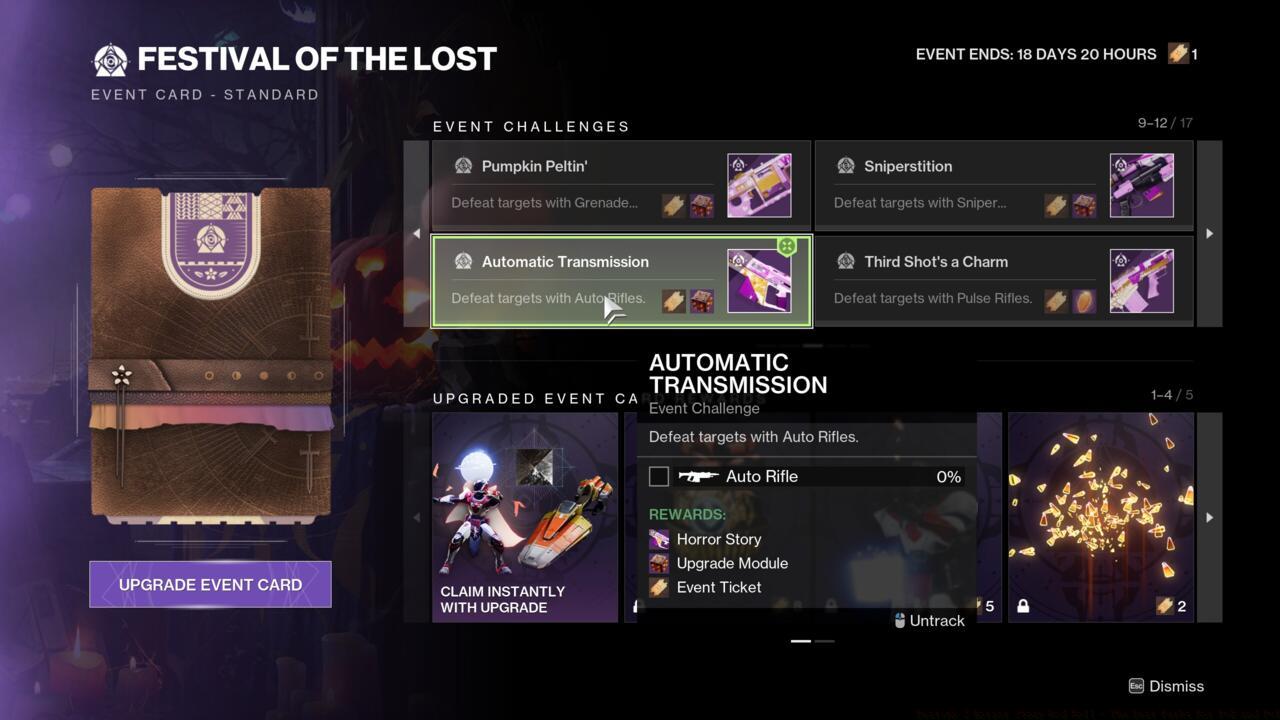Image resolution: width=1280 pixels, height=720 pixels.
Task: Show the next upgraded rewards page
Action: 1209,517
